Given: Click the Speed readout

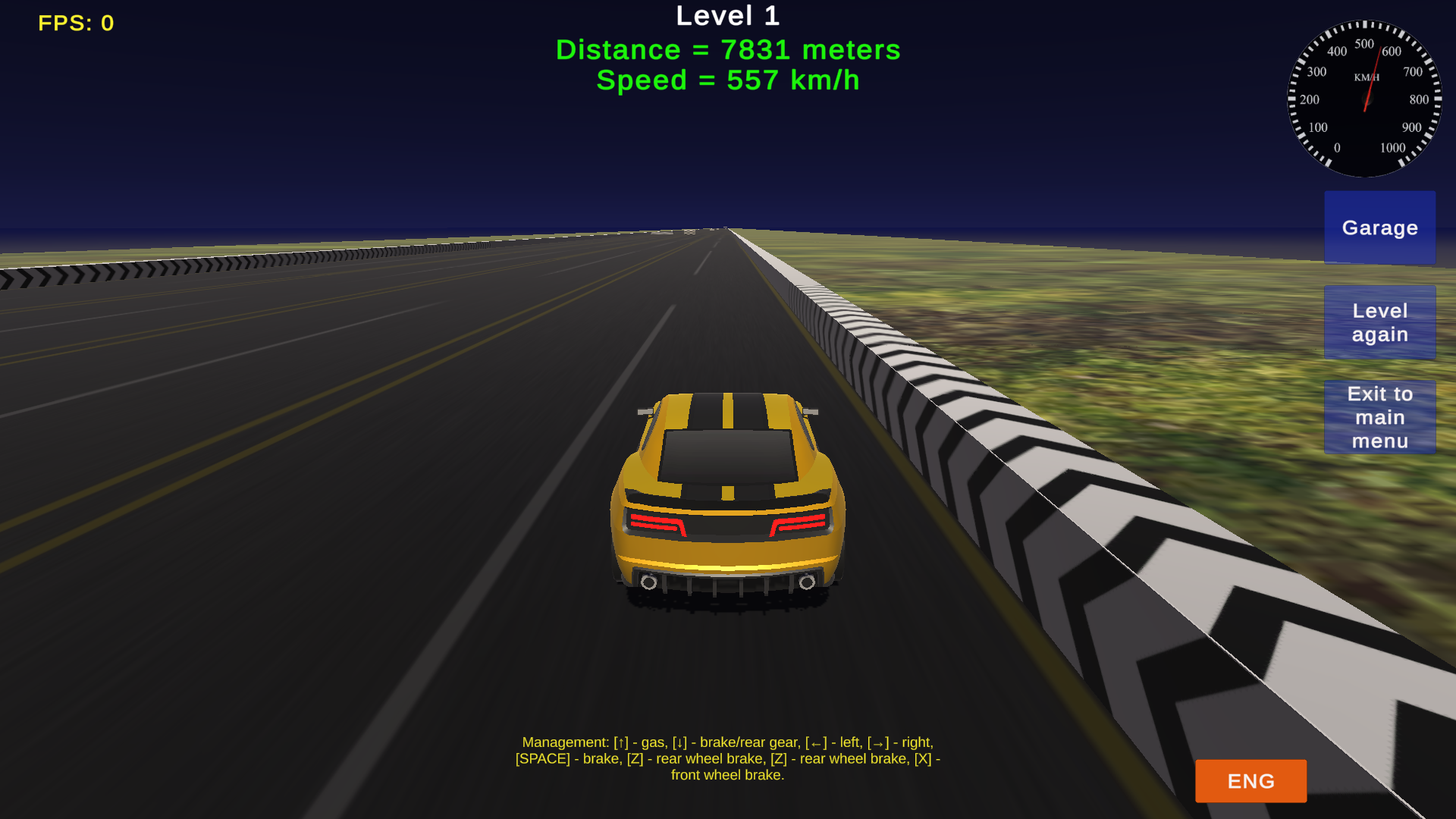Looking at the screenshot, I should click(728, 80).
